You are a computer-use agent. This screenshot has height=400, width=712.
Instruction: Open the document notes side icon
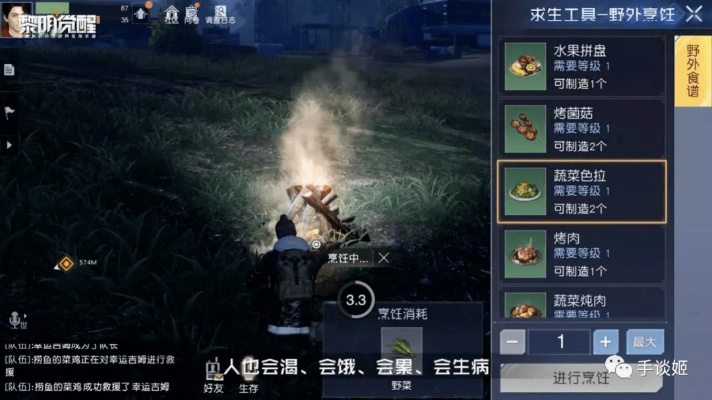[x=8, y=70]
